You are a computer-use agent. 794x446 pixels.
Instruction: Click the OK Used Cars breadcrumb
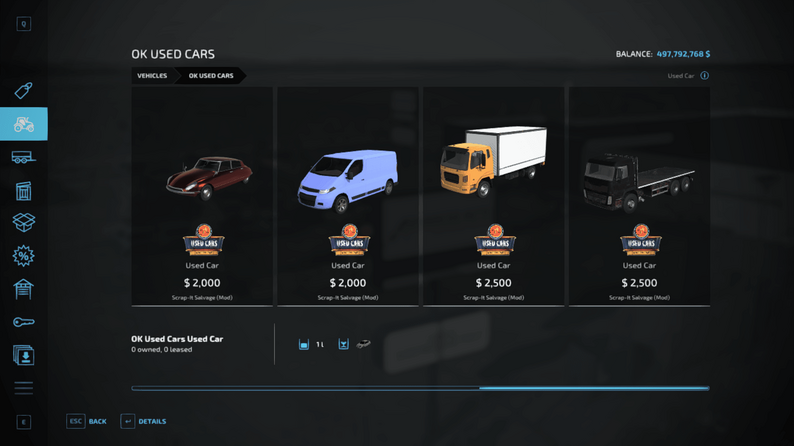click(x=211, y=76)
